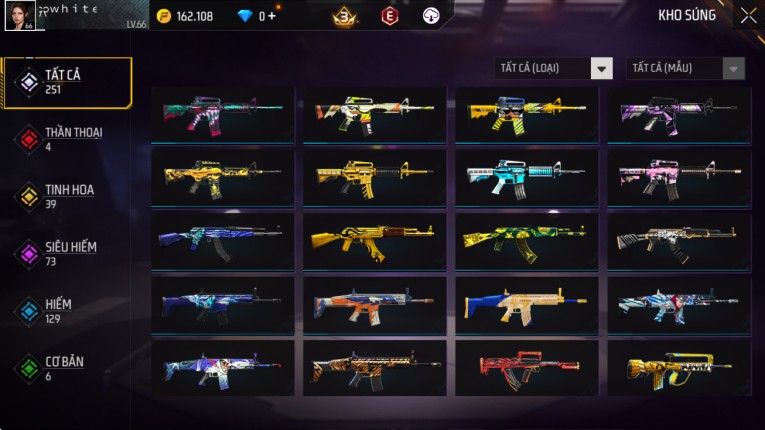Tap the plus button beside diamonds
The height and width of the screenshot is (430, 765).
tap(272, 16)
